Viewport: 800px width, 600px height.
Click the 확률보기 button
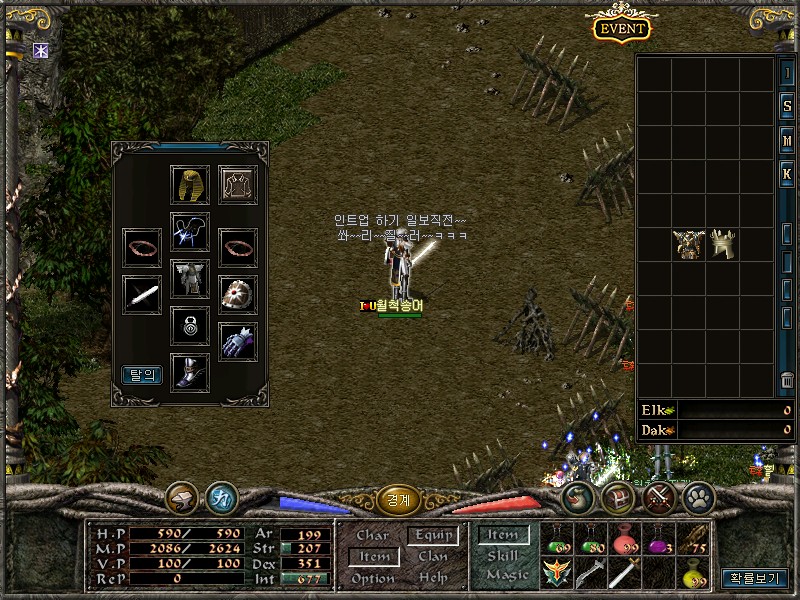coord(755,578)
